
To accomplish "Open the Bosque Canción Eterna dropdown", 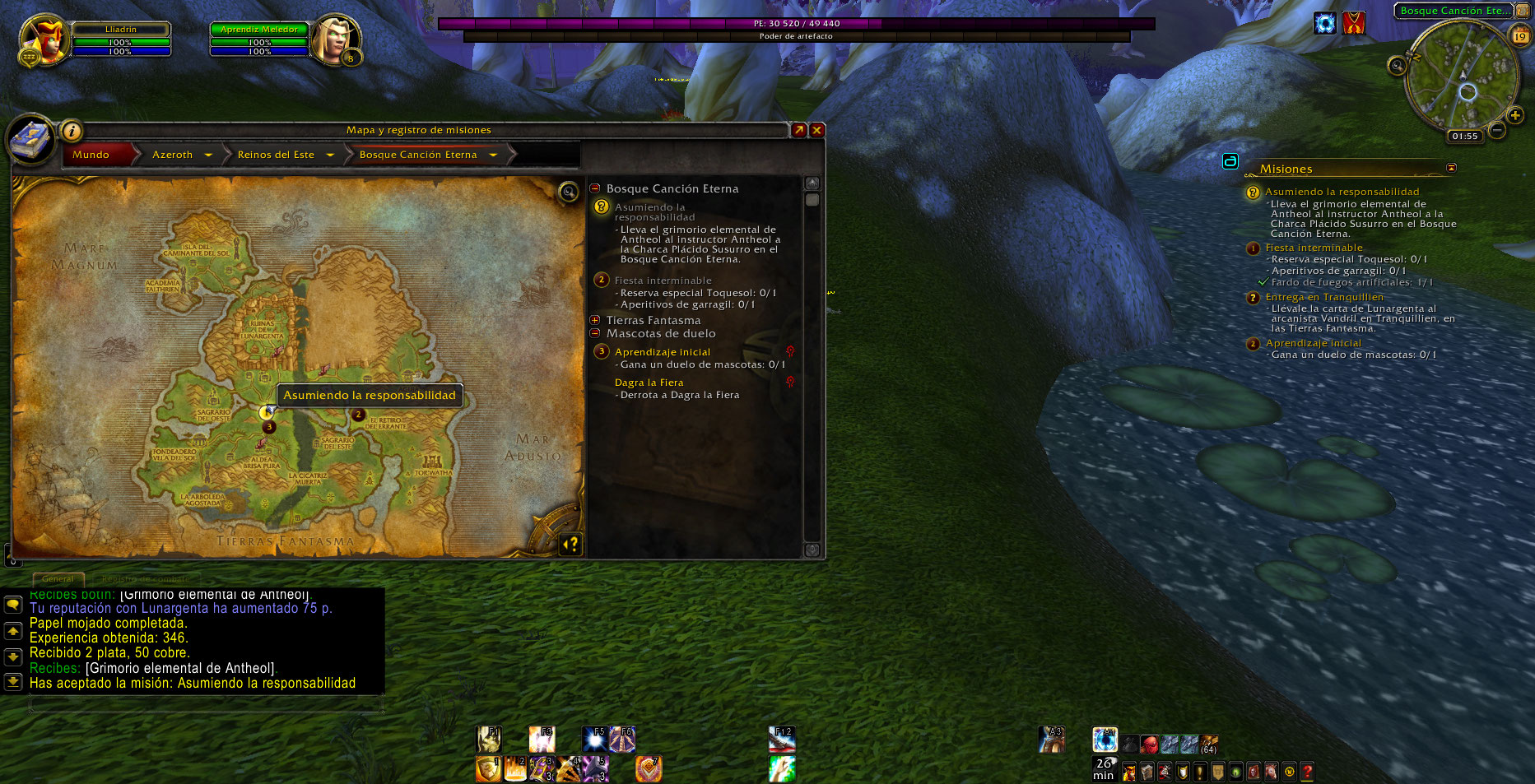I will tap(493, 155).
